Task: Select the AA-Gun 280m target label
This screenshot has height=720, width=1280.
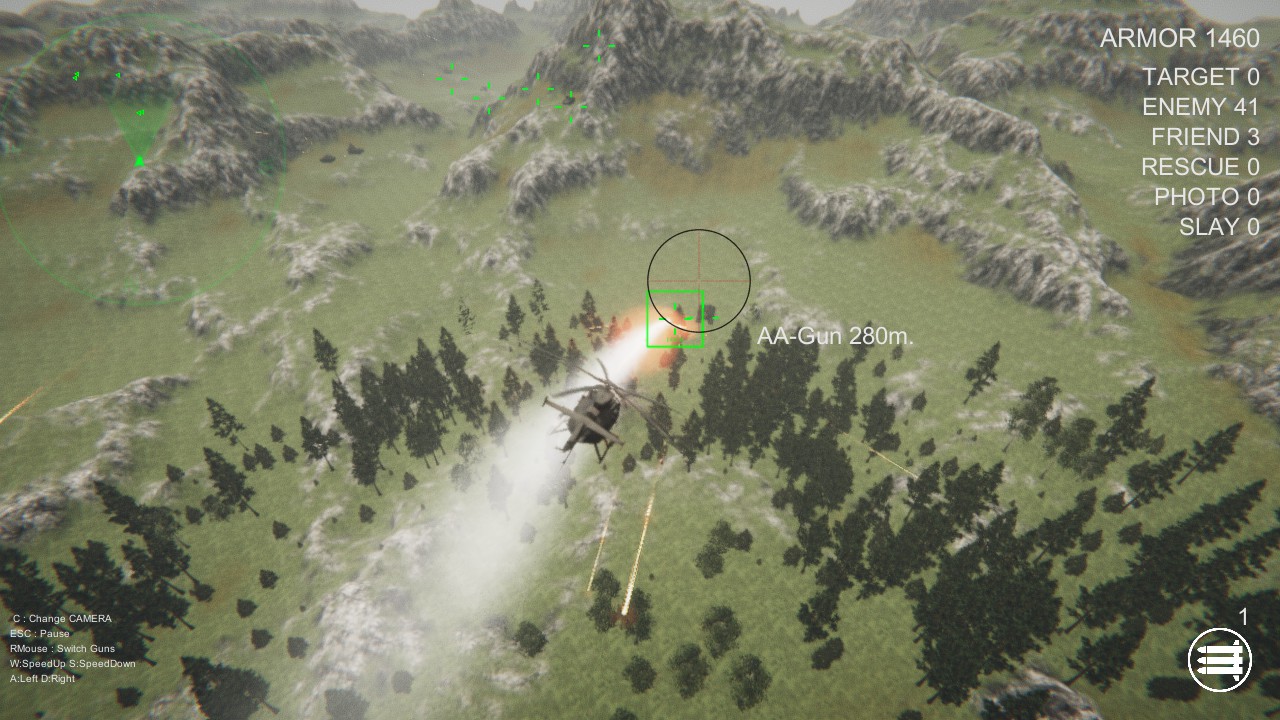Action: tap(836, 336)
